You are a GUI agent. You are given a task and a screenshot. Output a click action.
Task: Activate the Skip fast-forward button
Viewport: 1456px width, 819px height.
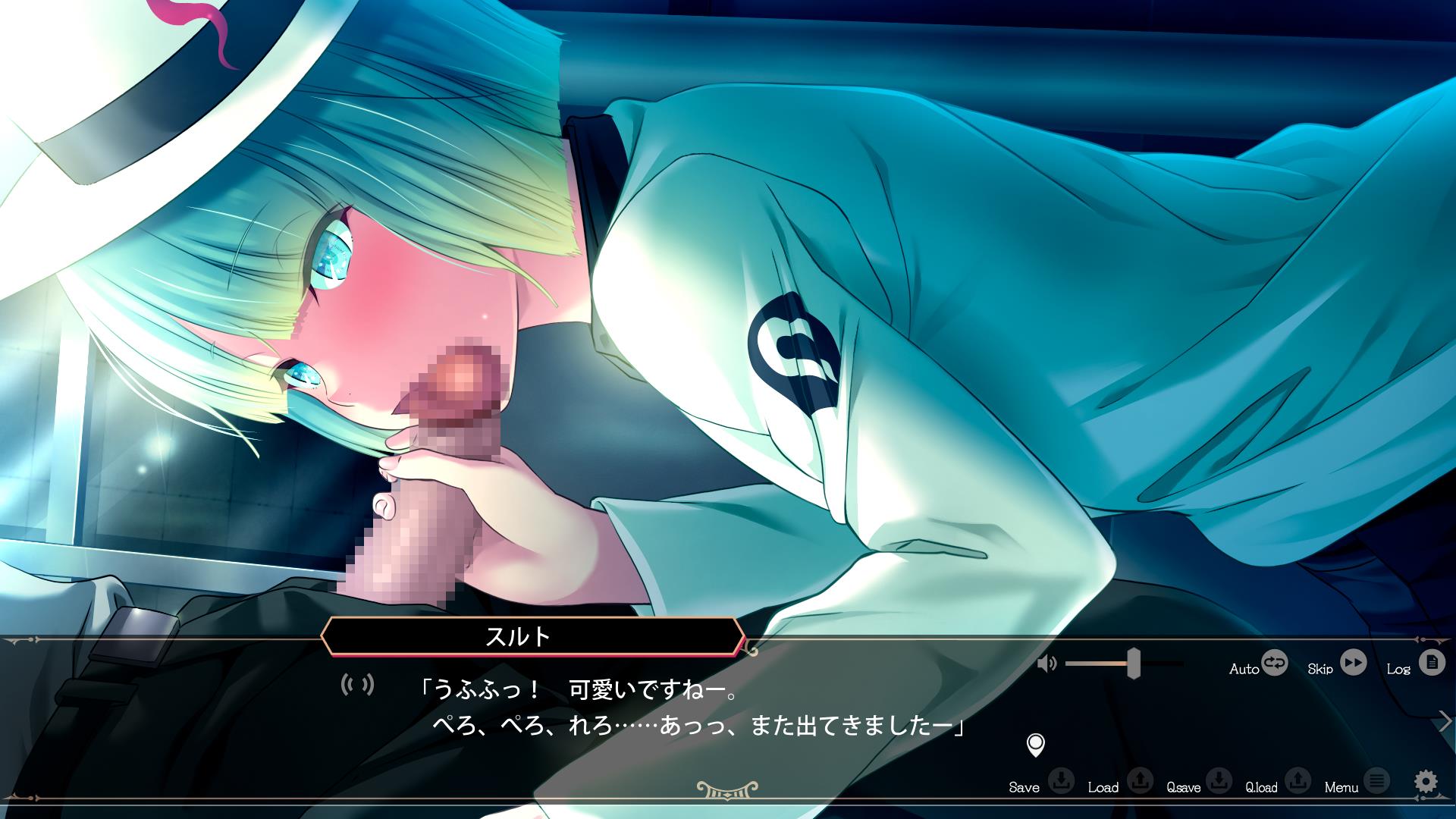pos(1353,664)
